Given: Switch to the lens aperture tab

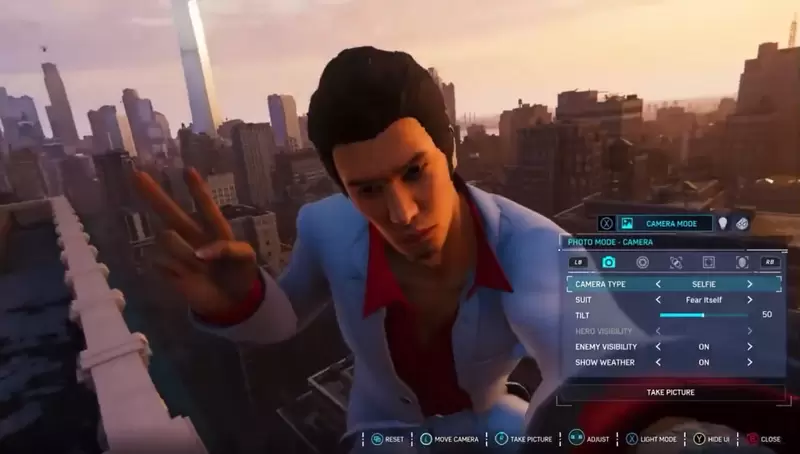Looking at the screenshot, I should coord(642,262).
